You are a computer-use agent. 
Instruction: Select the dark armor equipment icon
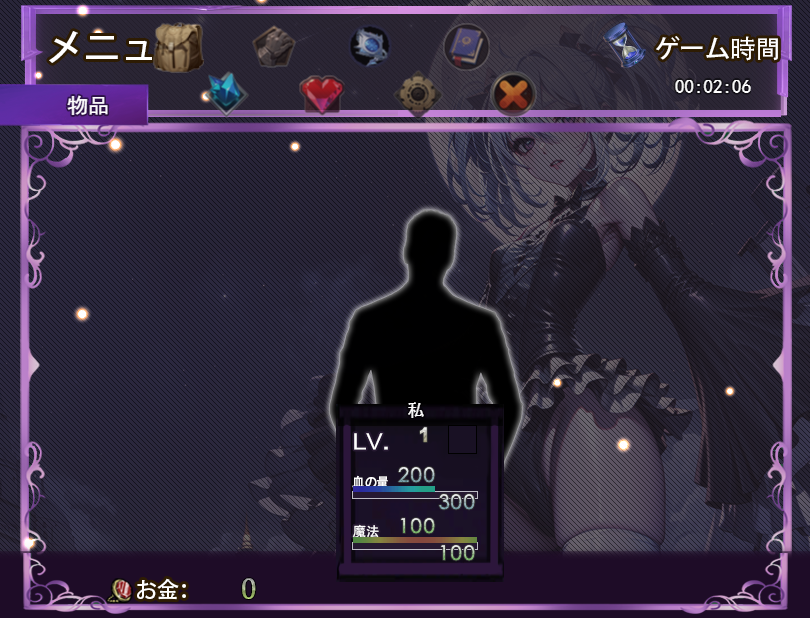[x=273, y=46]
